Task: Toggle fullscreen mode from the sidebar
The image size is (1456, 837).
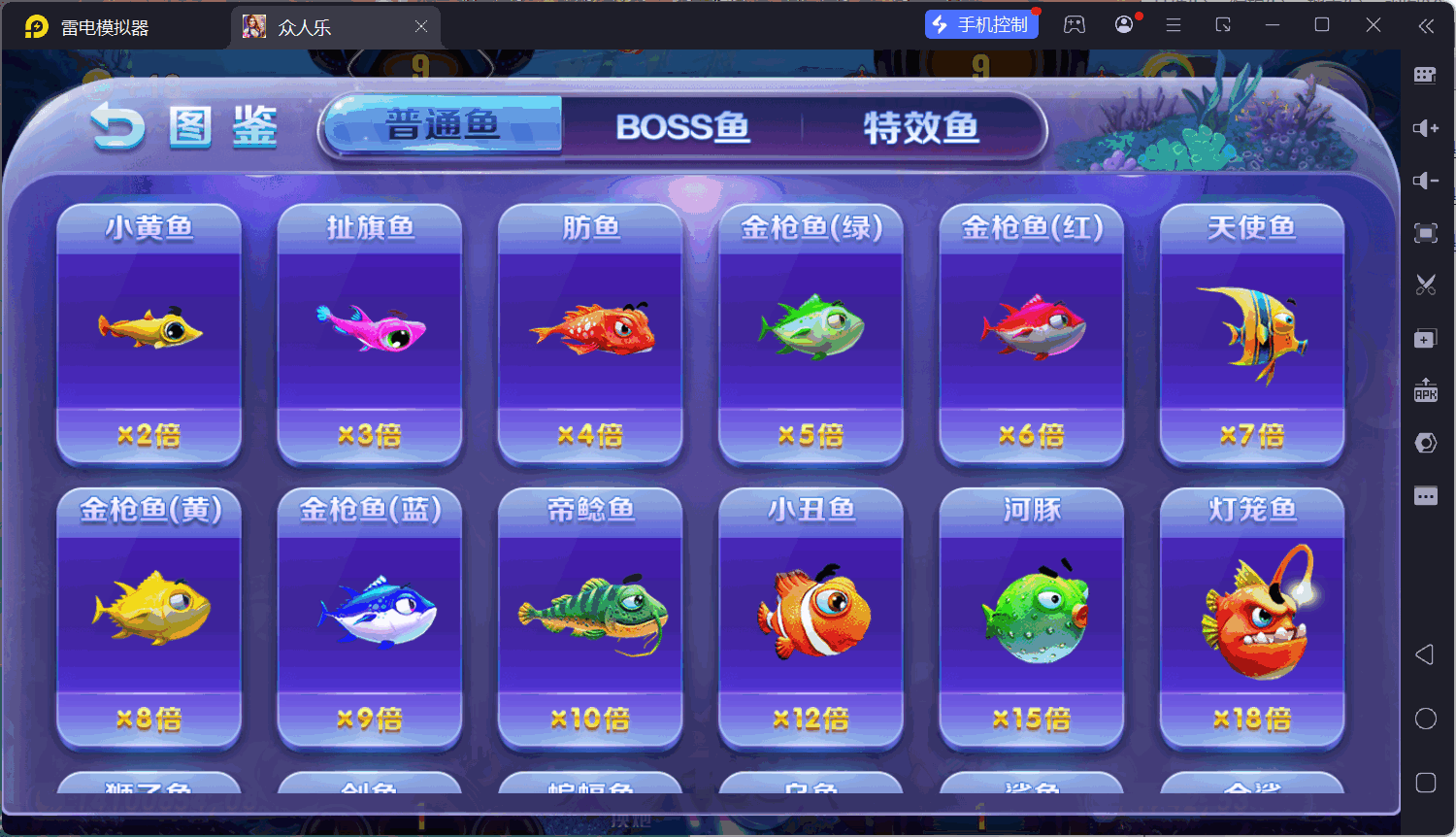Action: (x=1426, y=233)
